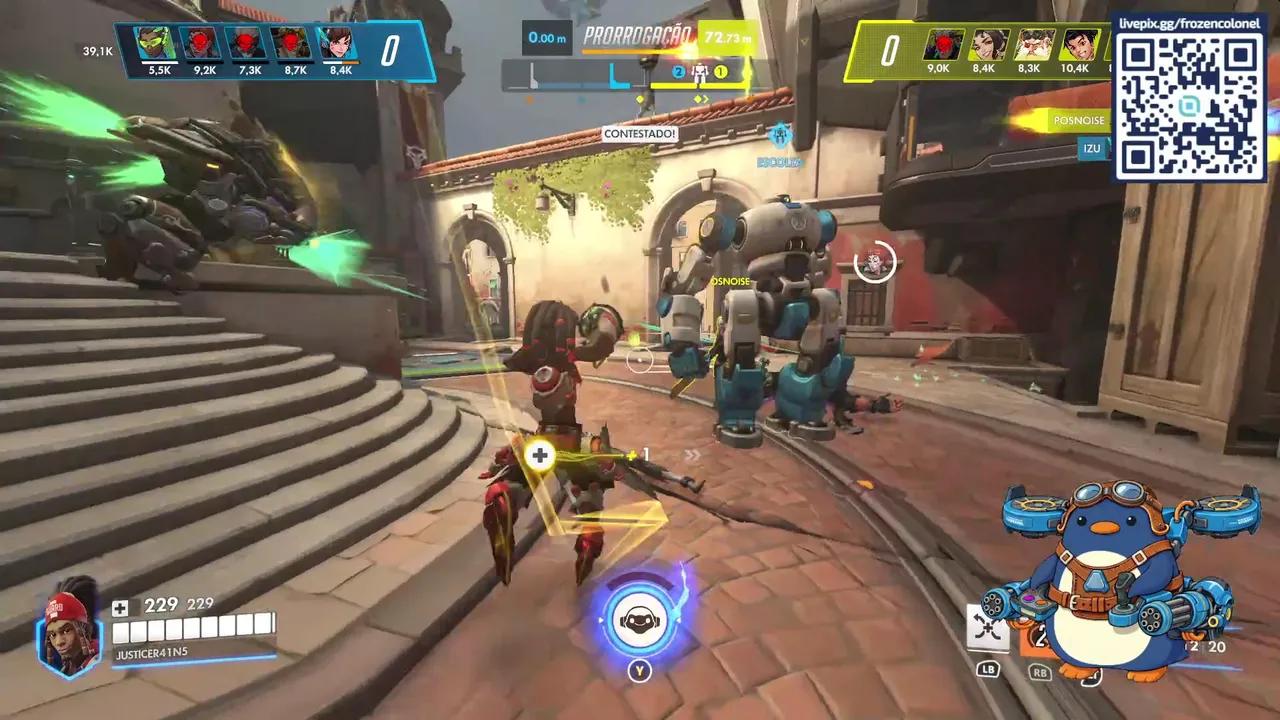Choose the yellow-team portrait showing 10,4K

pyautogui.click(x=1078, y=46)
